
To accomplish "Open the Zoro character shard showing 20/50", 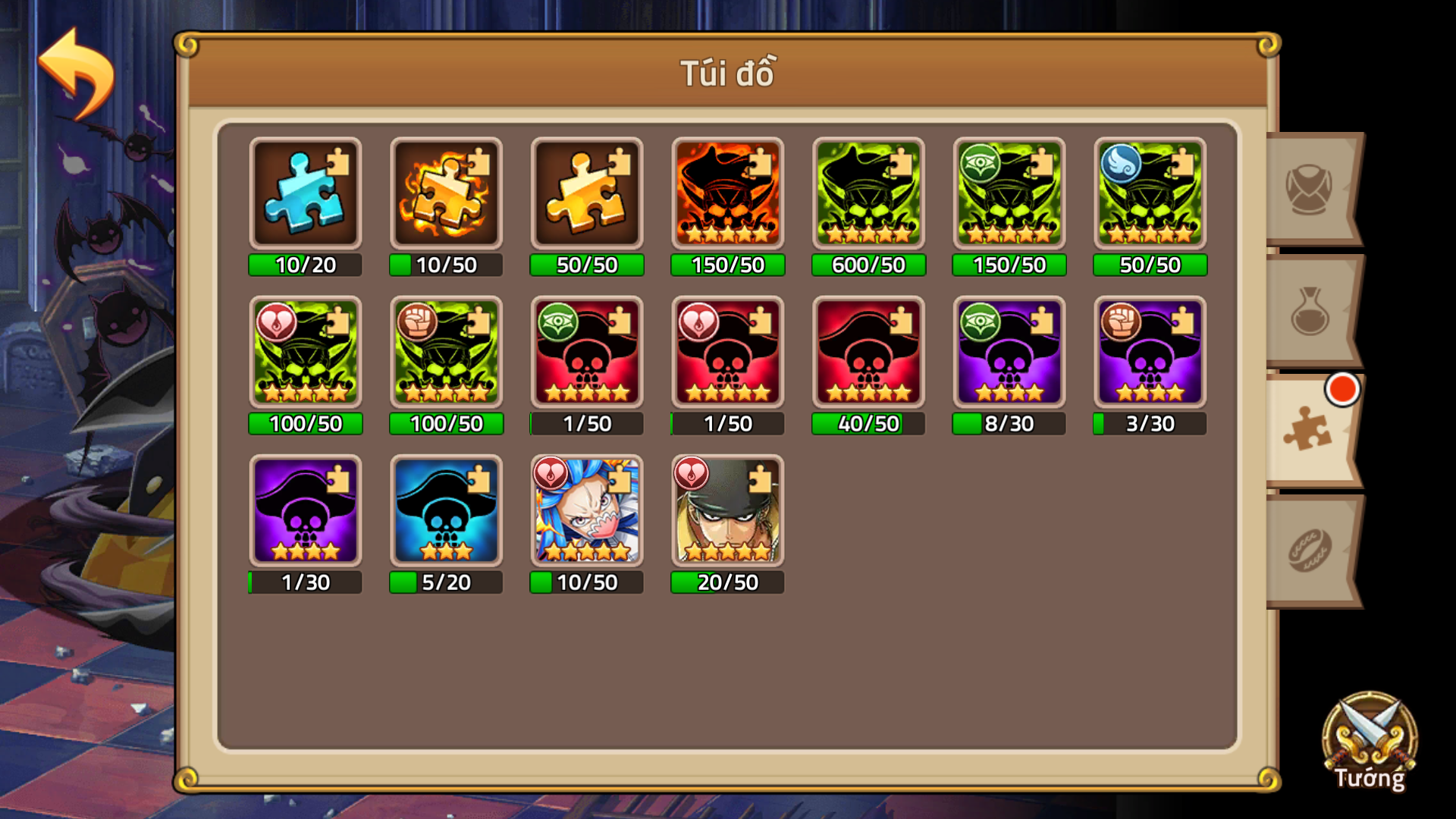I will [x=726, y=512].
